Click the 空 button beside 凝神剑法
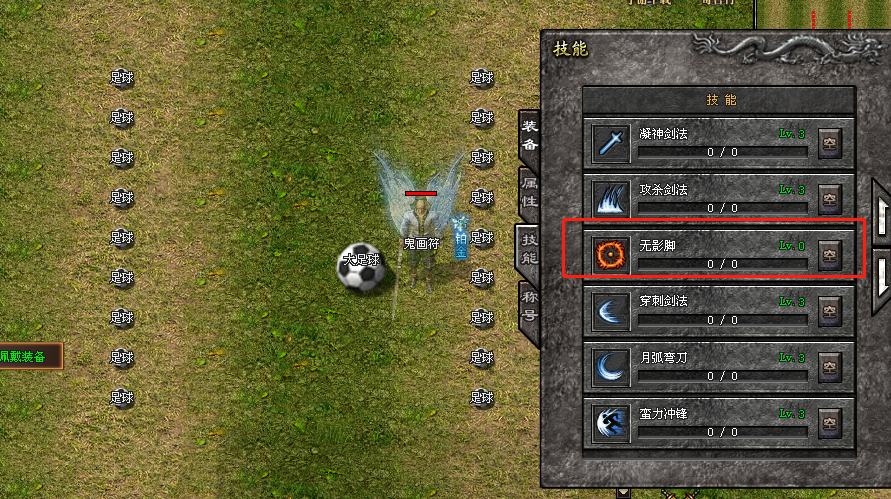This screenshot has width=891, height=499. [829, 143]
